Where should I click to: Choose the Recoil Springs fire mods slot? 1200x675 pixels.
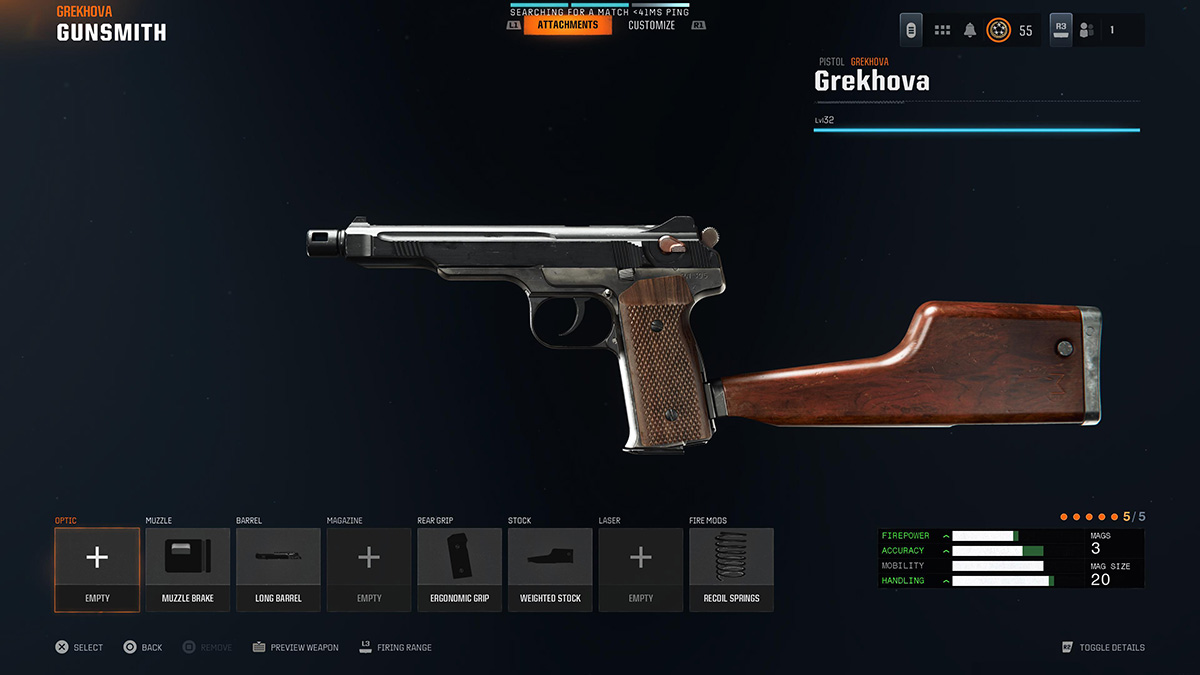click(x=731, y=568)
